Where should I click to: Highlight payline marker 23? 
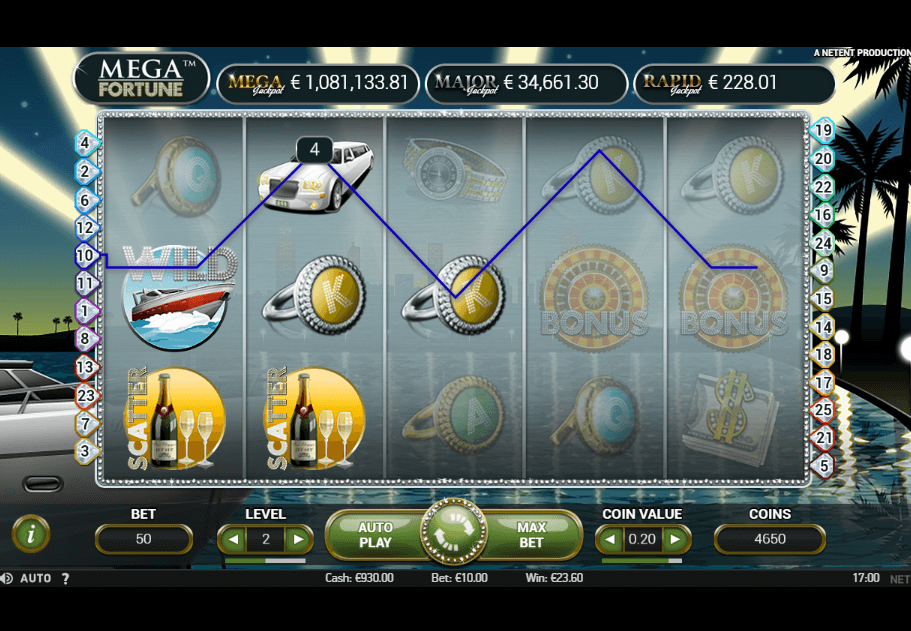click(84, 395)
